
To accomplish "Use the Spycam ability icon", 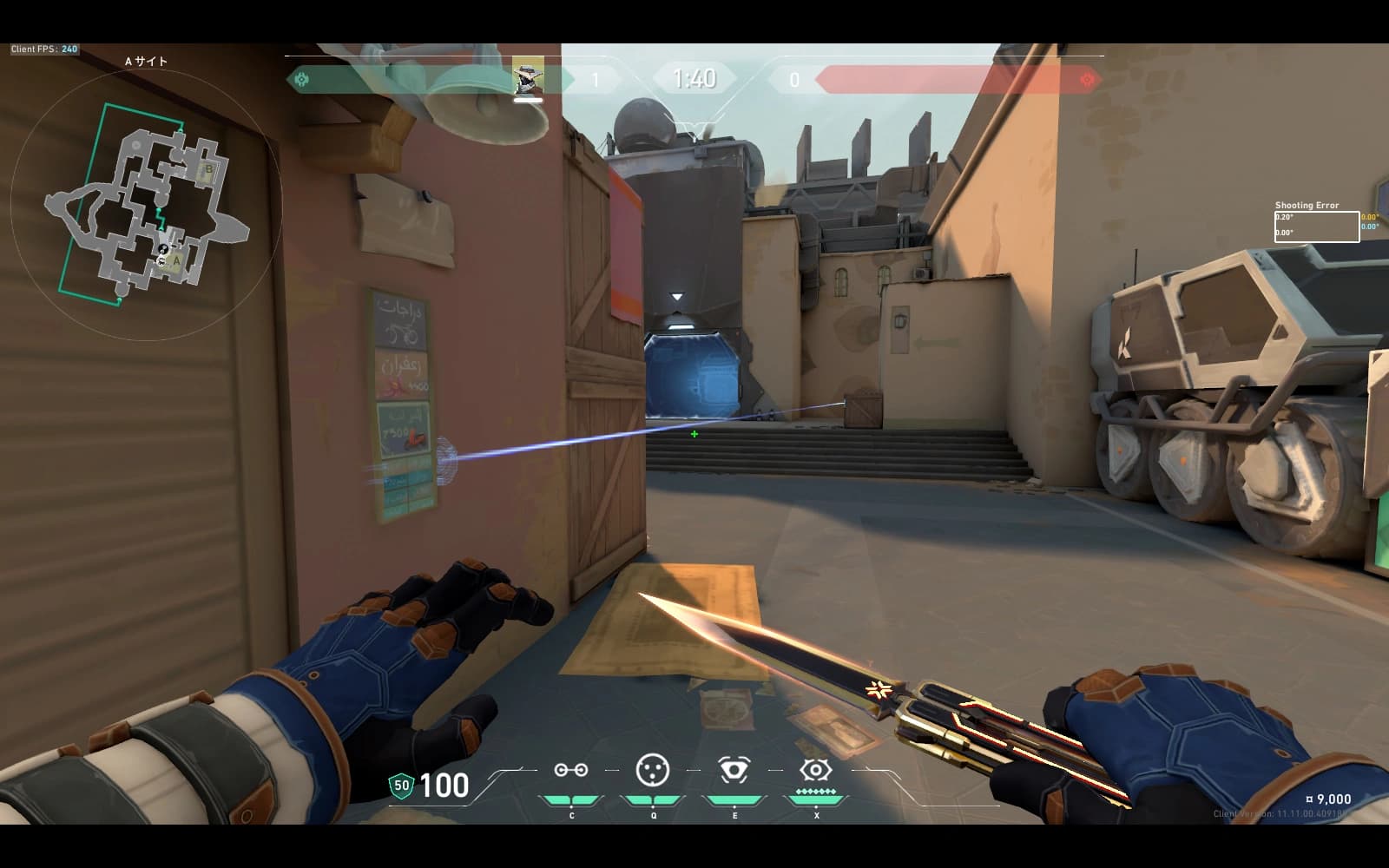I will click(x=734, y=769).
